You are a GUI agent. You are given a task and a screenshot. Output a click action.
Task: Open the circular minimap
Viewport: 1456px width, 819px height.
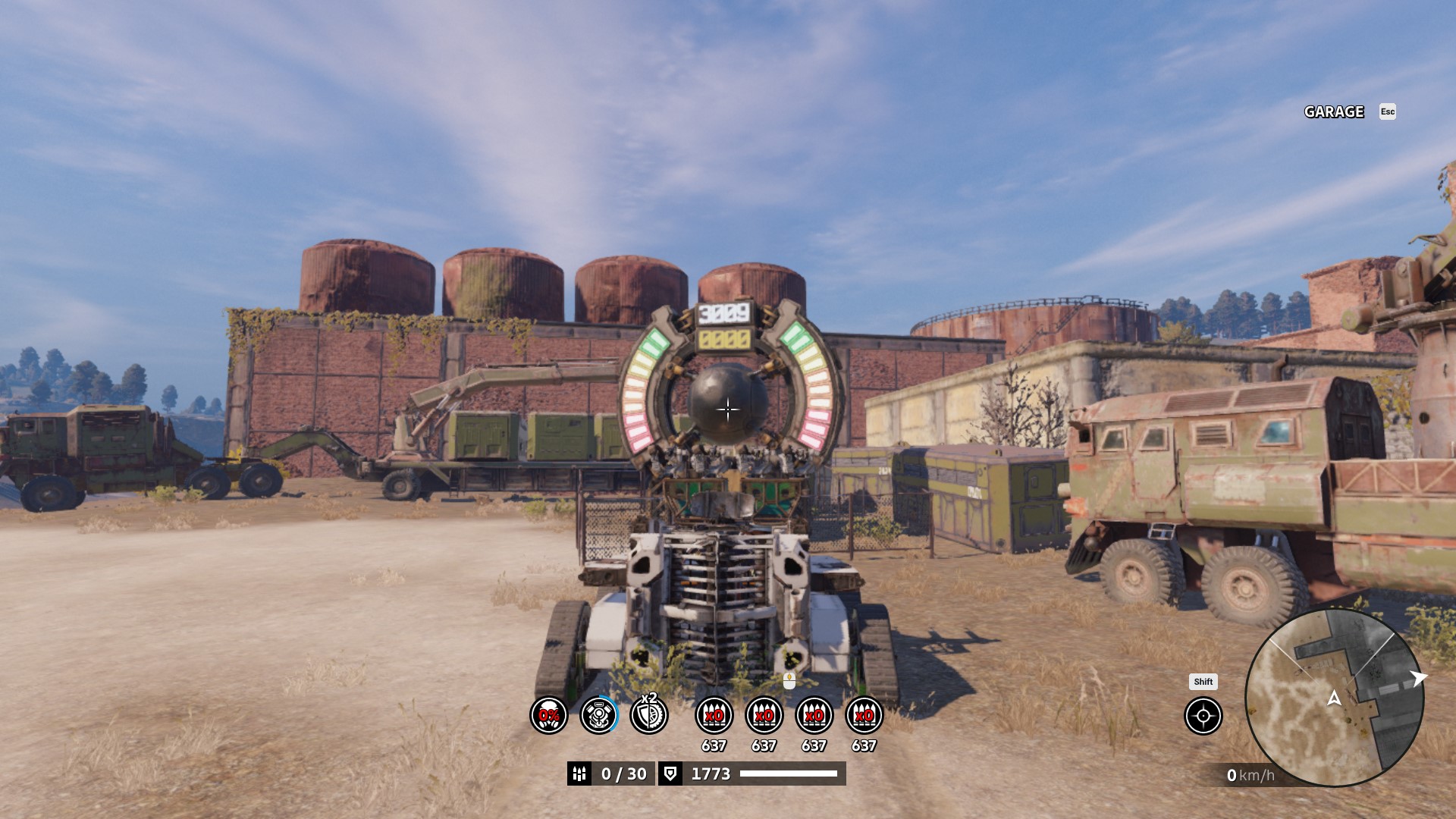tap(1334, 698)
